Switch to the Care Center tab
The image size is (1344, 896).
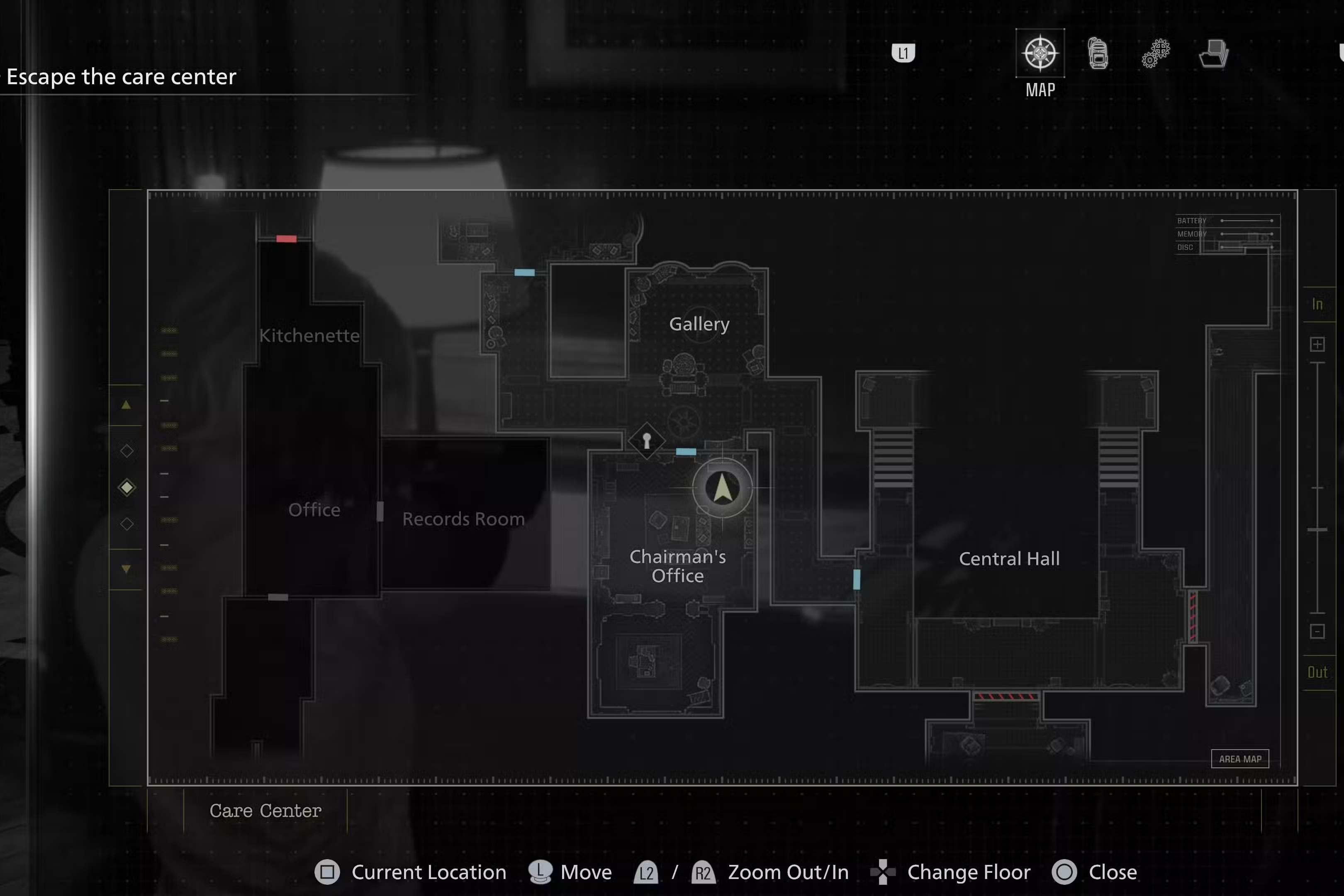point(266,811)
